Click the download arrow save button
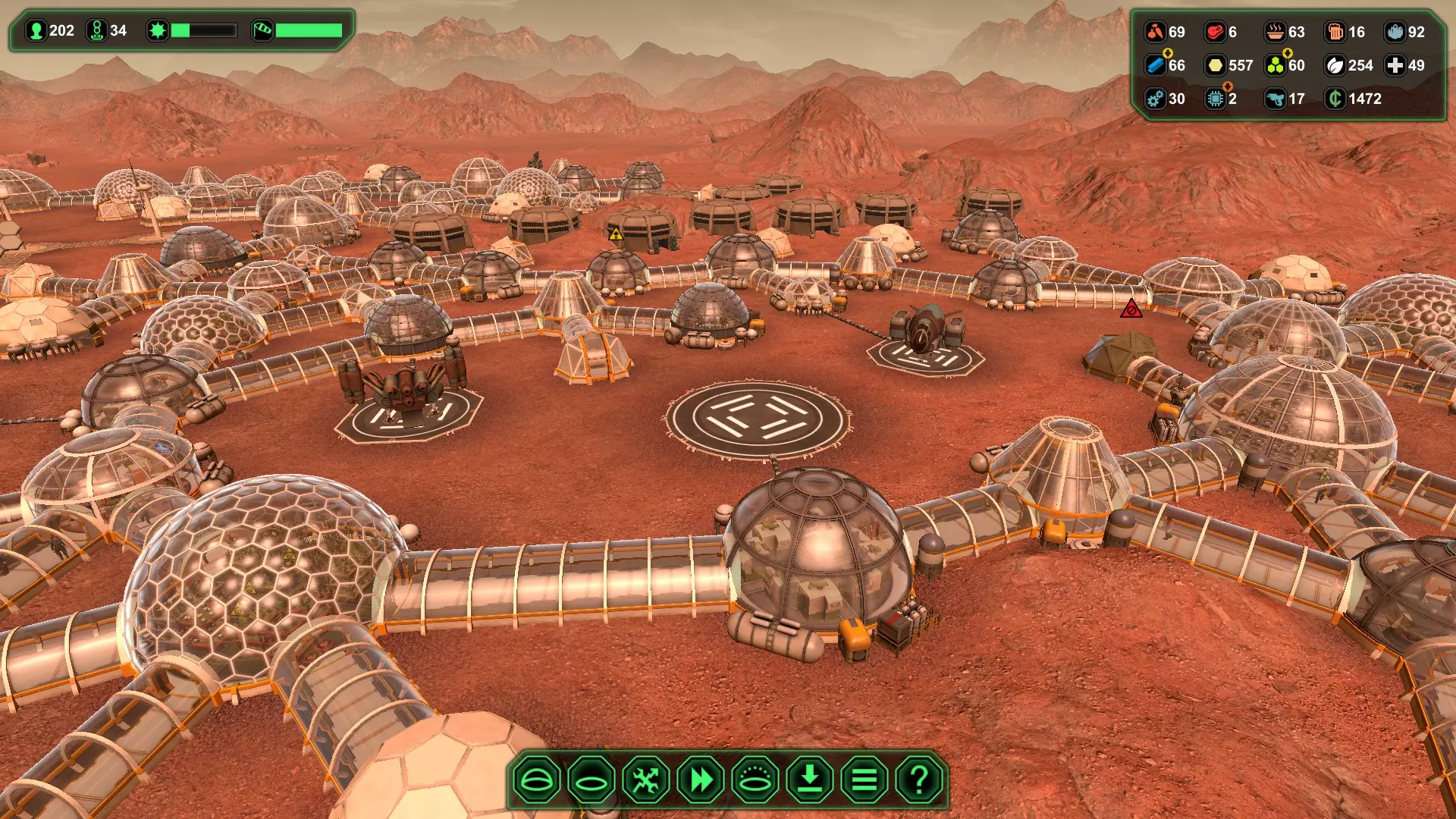1456x819 pixels. click(x=810, y=780)
